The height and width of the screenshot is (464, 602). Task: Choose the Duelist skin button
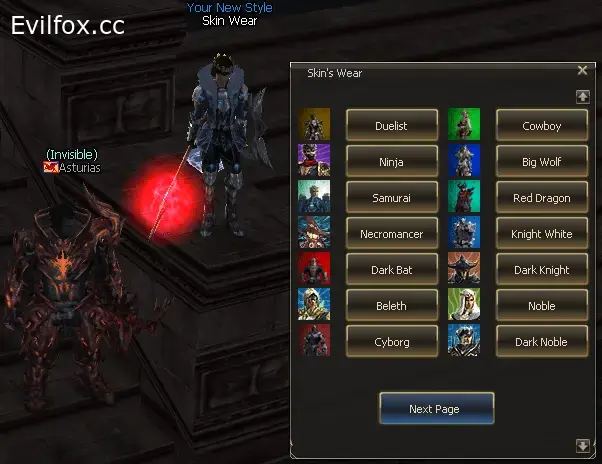point(392,126)
